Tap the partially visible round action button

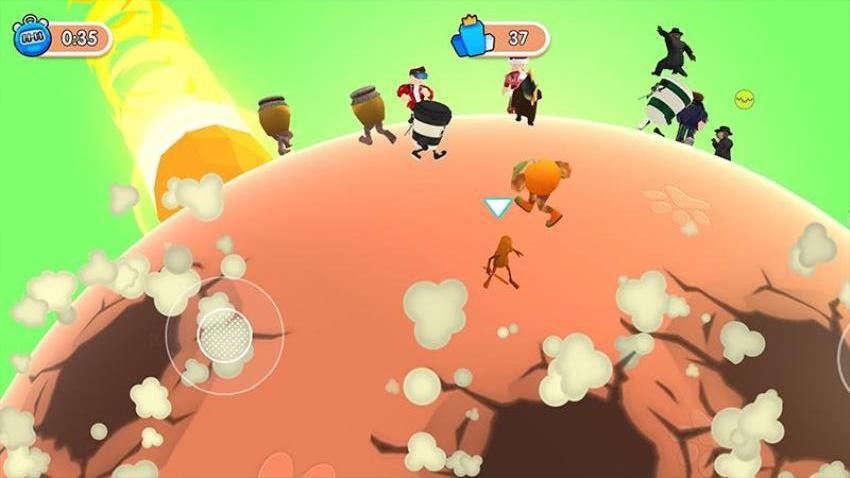843,355
